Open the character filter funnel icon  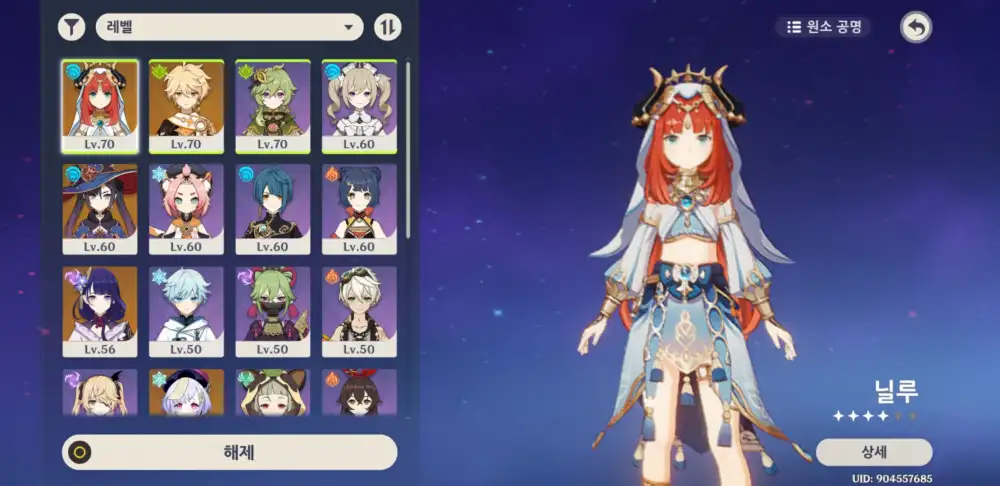tap(71, 27)
